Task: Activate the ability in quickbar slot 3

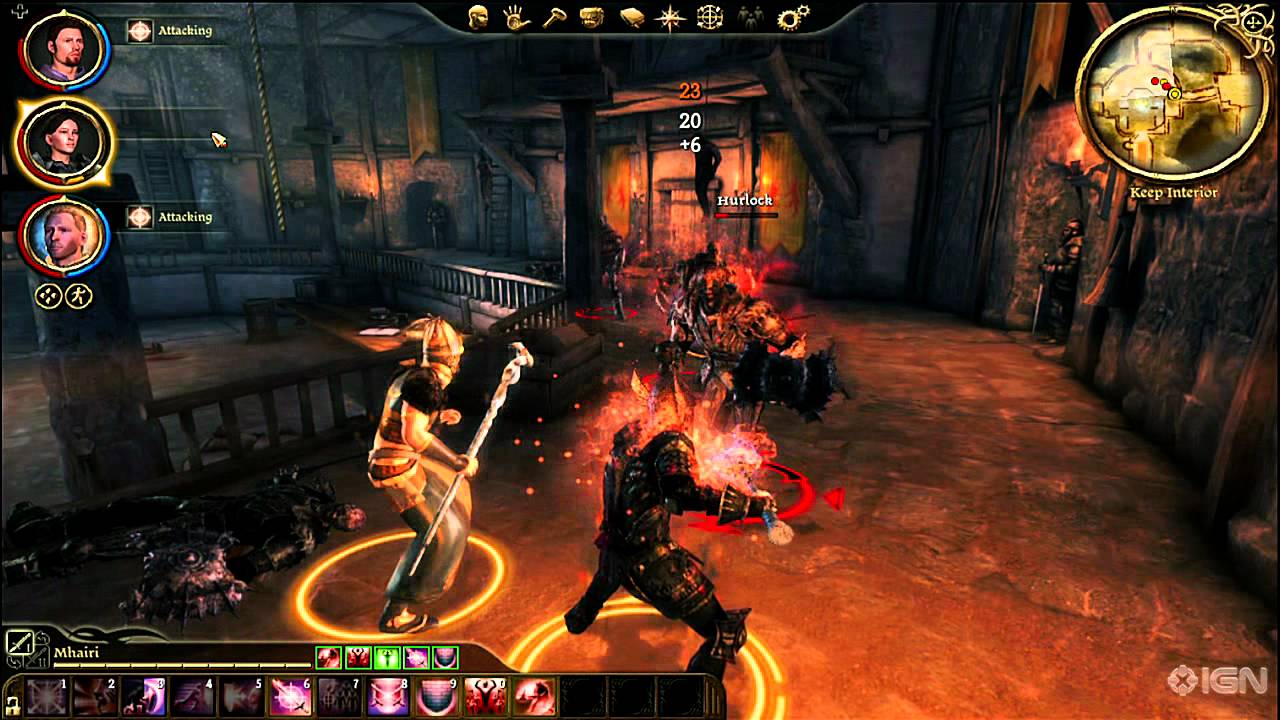Action: [x=144, y=696]
